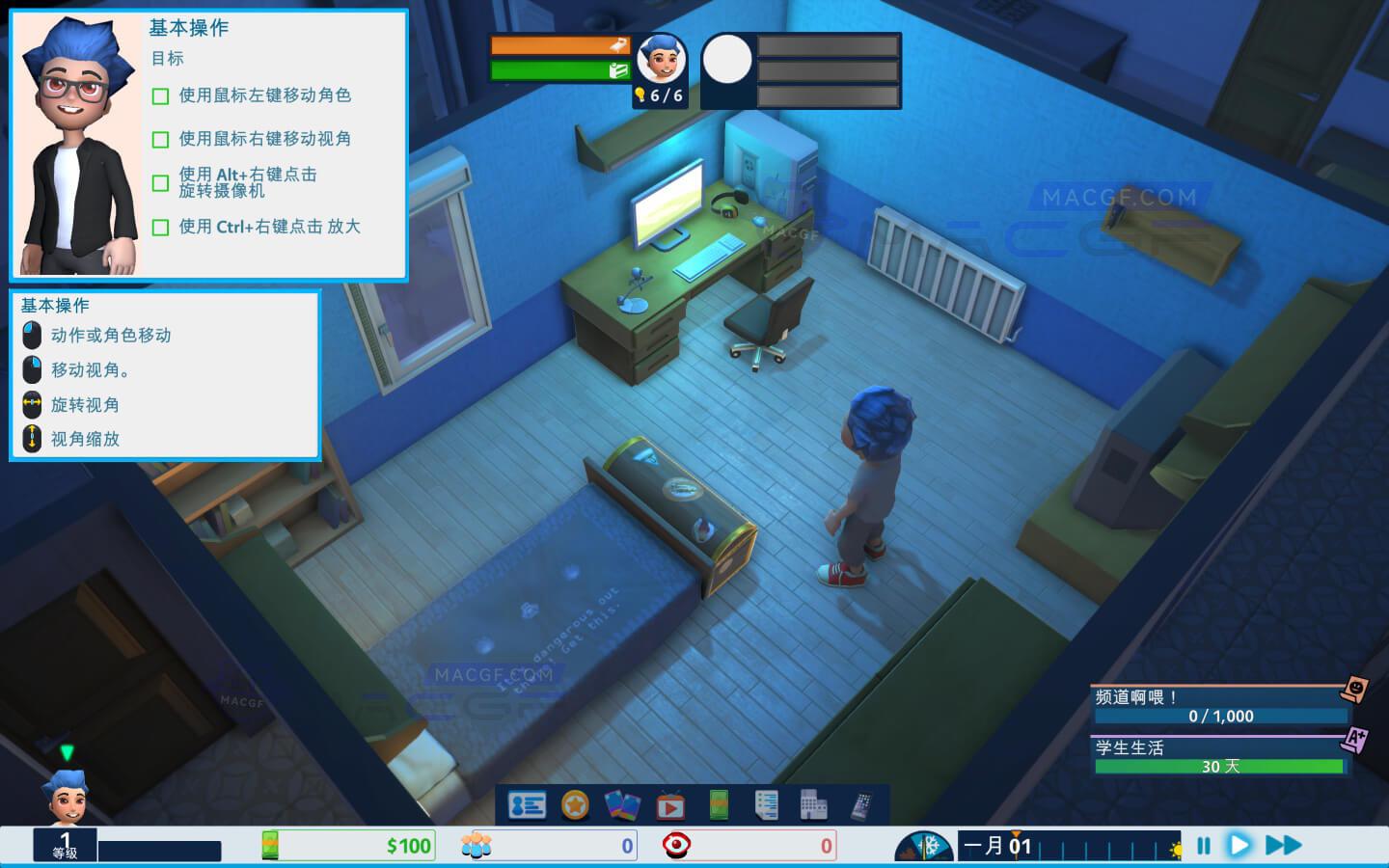Check the 使用 Ctrl+右键点击 放大 objective
1389x868 pixels.
pyautogui.click(x=160, y=226)
